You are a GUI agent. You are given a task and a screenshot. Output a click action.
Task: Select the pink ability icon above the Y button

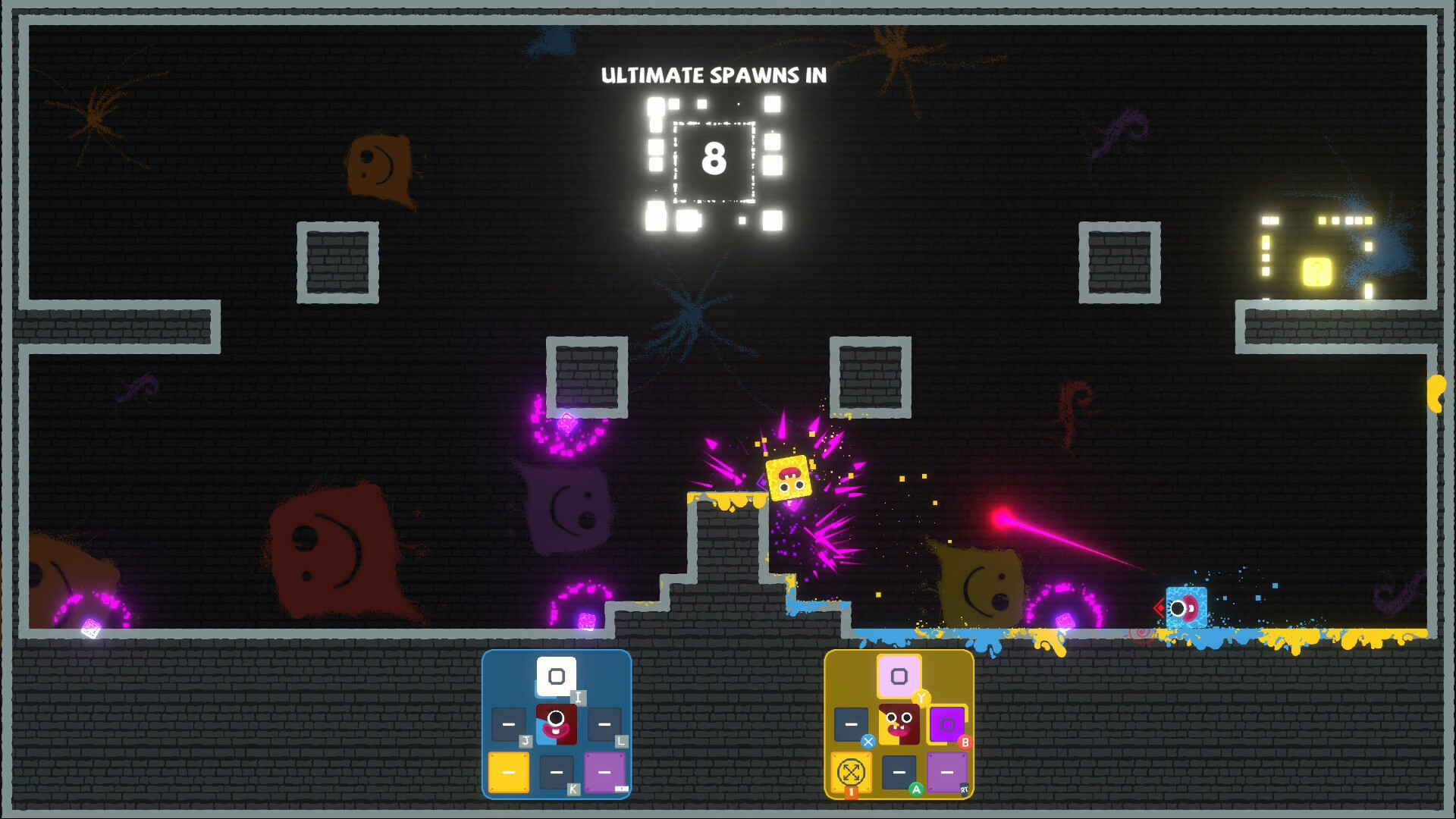[x=899, y=675]
